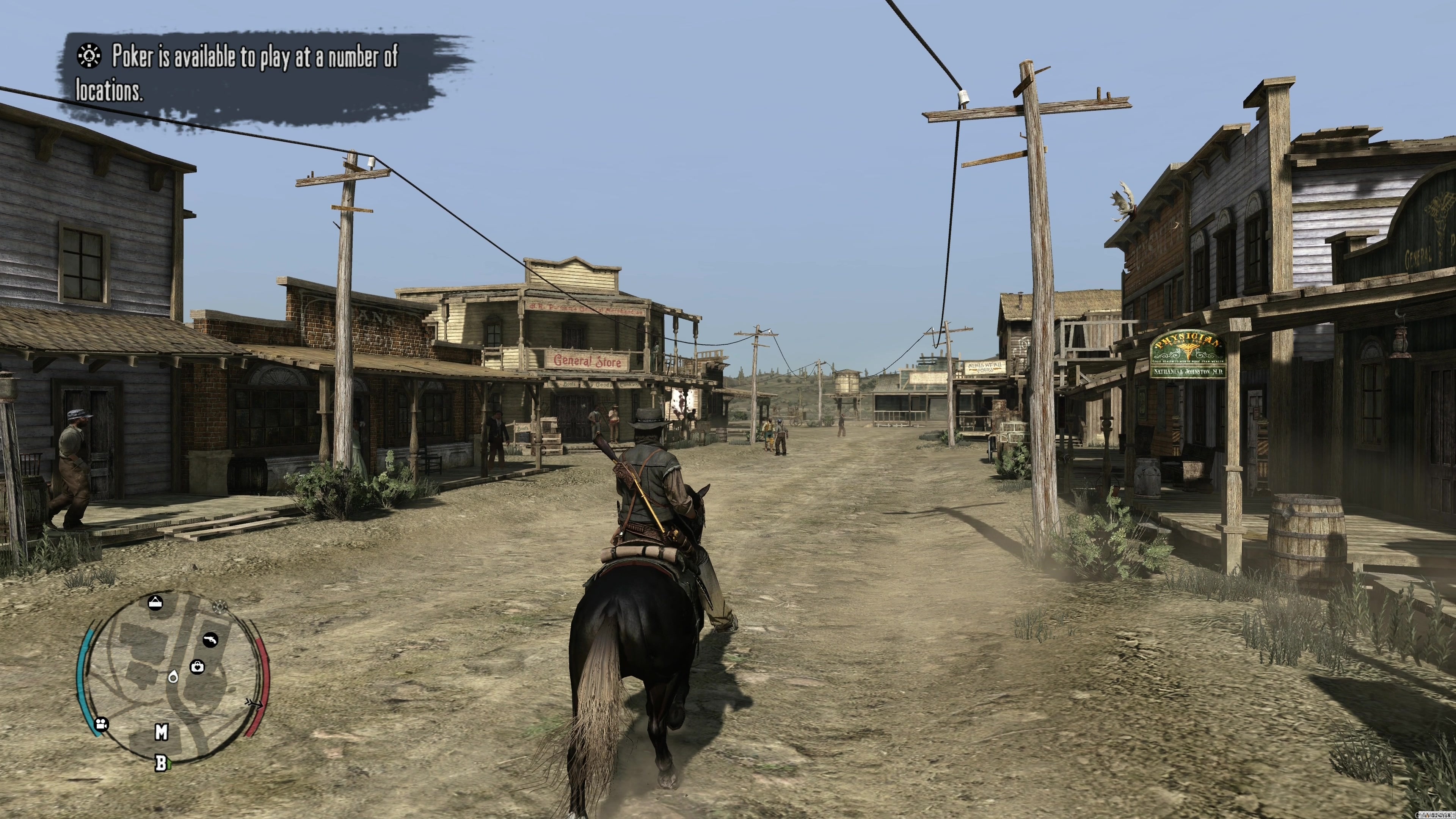Screen dimensions: 1456x819
Task: Click the double-chevron player heading arrow on the minimap
Action: (x=254, y=704)
